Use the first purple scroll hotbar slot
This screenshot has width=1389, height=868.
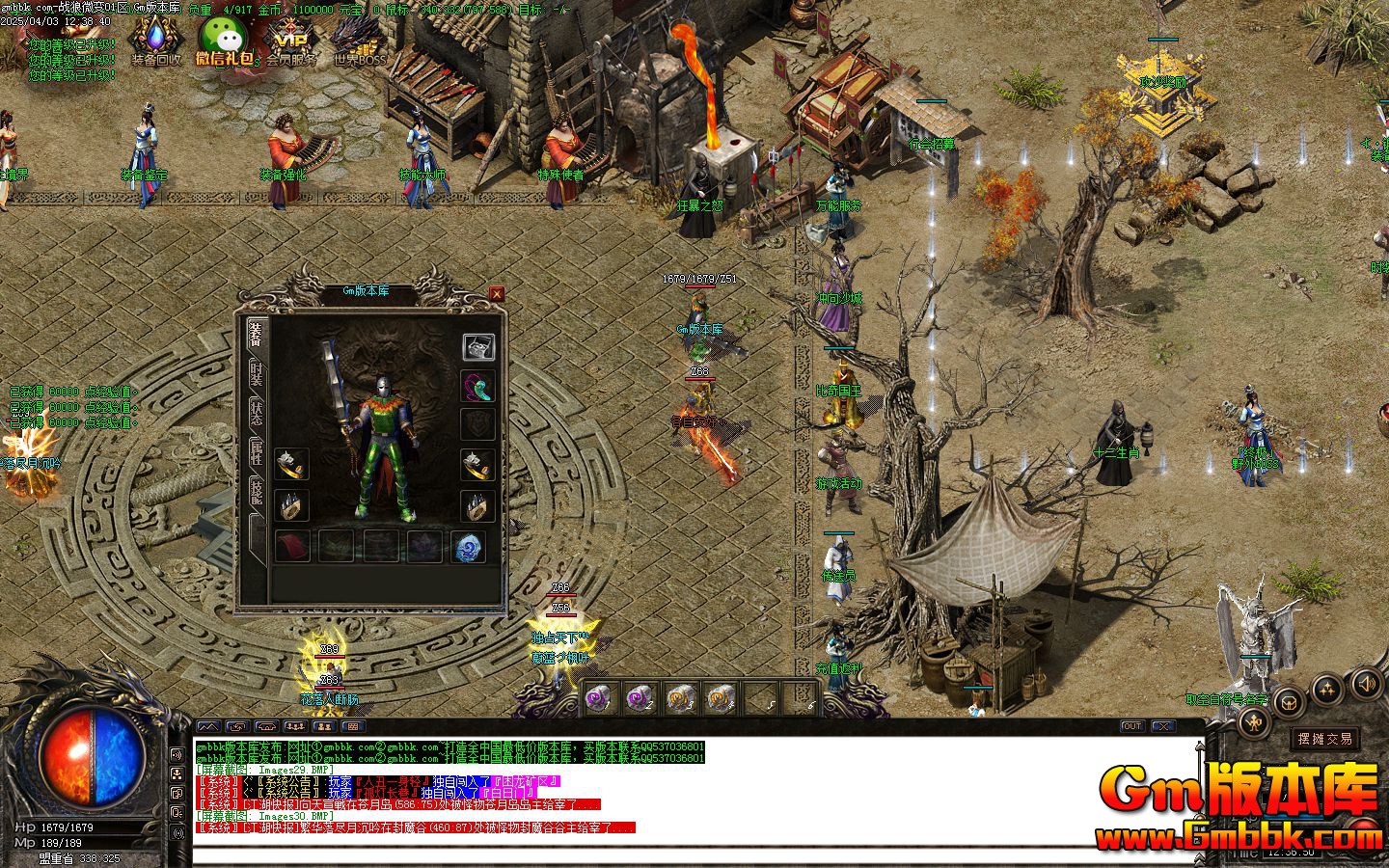(x=598, y=698)
